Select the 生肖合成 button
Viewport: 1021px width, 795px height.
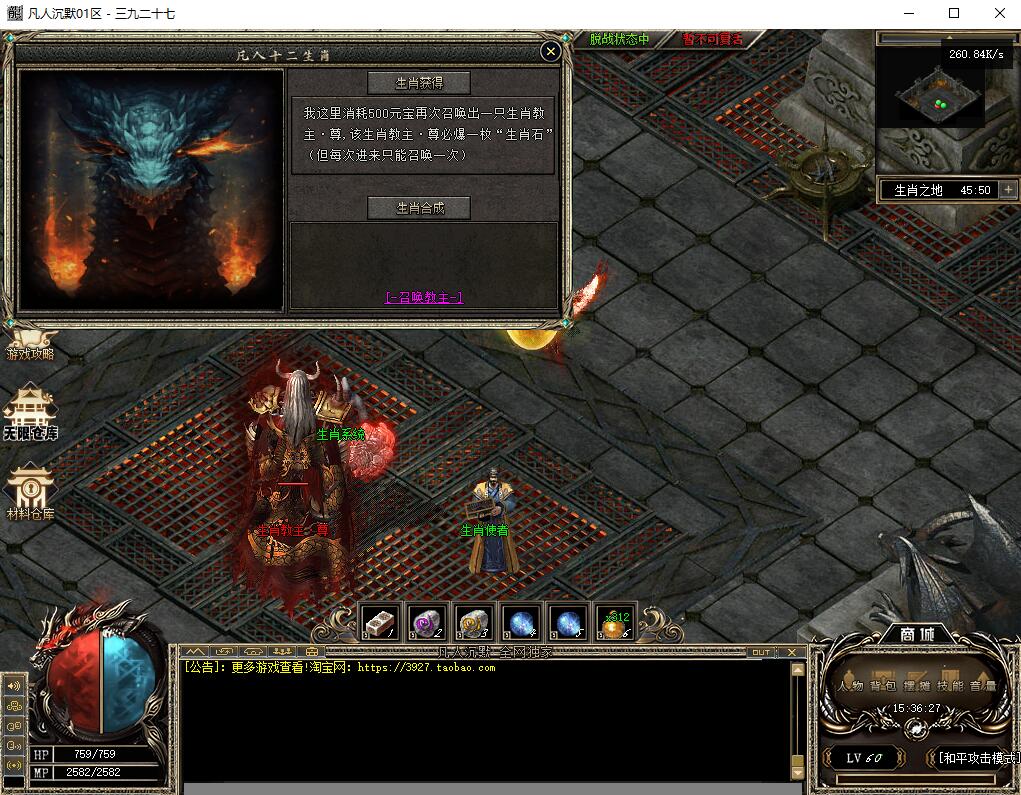click(419, 208)
